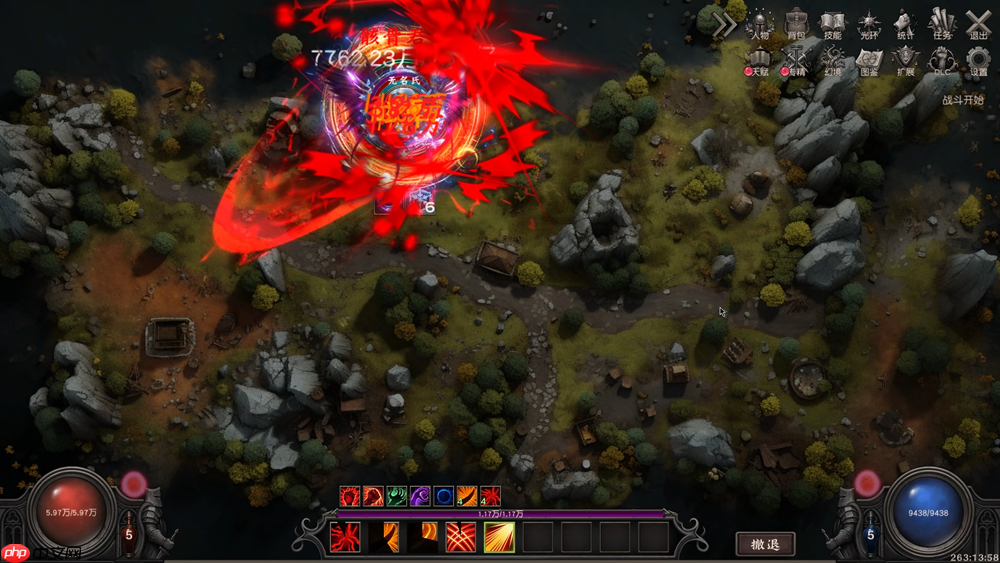
Task: Click the blue circle buff icon
Action: (443, 495)
